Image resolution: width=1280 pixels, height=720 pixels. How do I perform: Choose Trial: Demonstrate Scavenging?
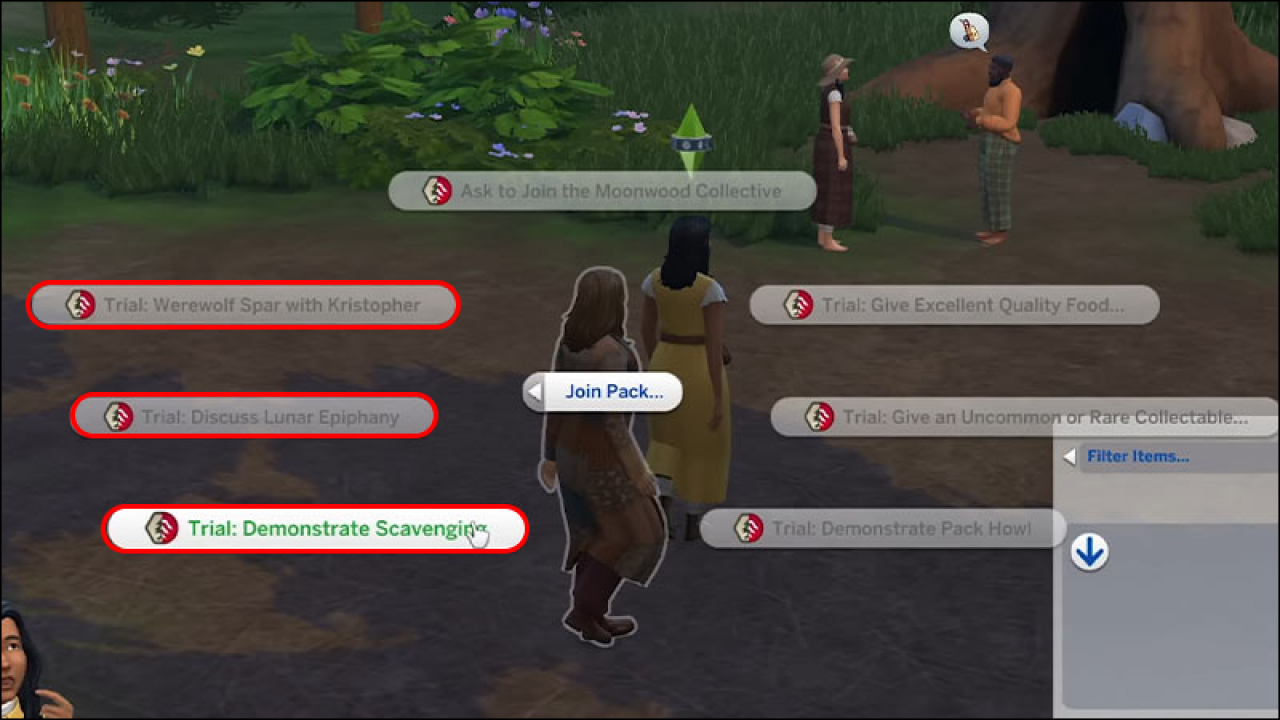pyautogui.click(x=317, y=529)
